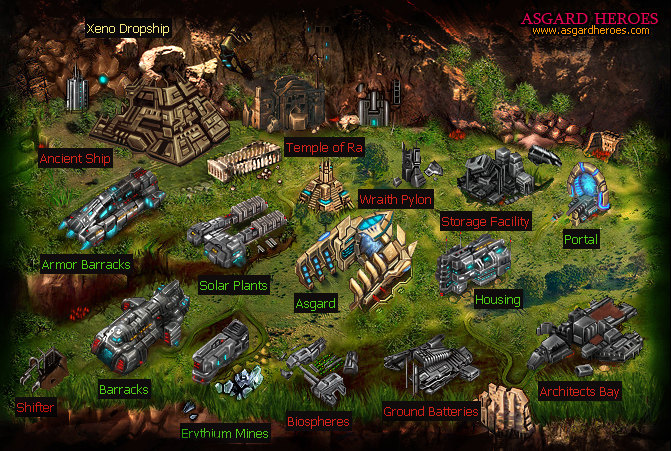This screenshot has width=671, height=451.
Task: Open the Housing label
Action: [497, 300]
